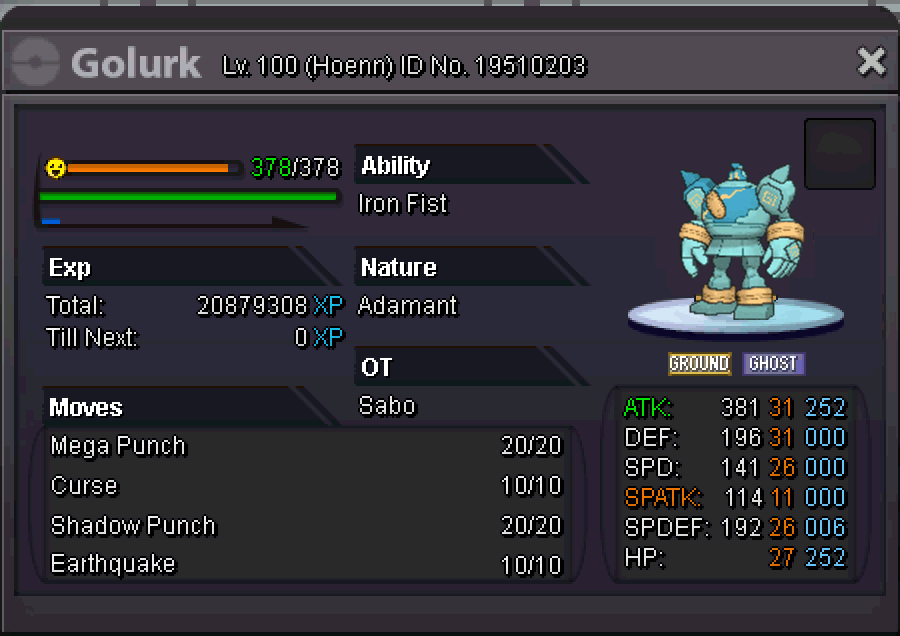Click the held item slot
Viewport: 900px width, 636px height.
(839, 154)
